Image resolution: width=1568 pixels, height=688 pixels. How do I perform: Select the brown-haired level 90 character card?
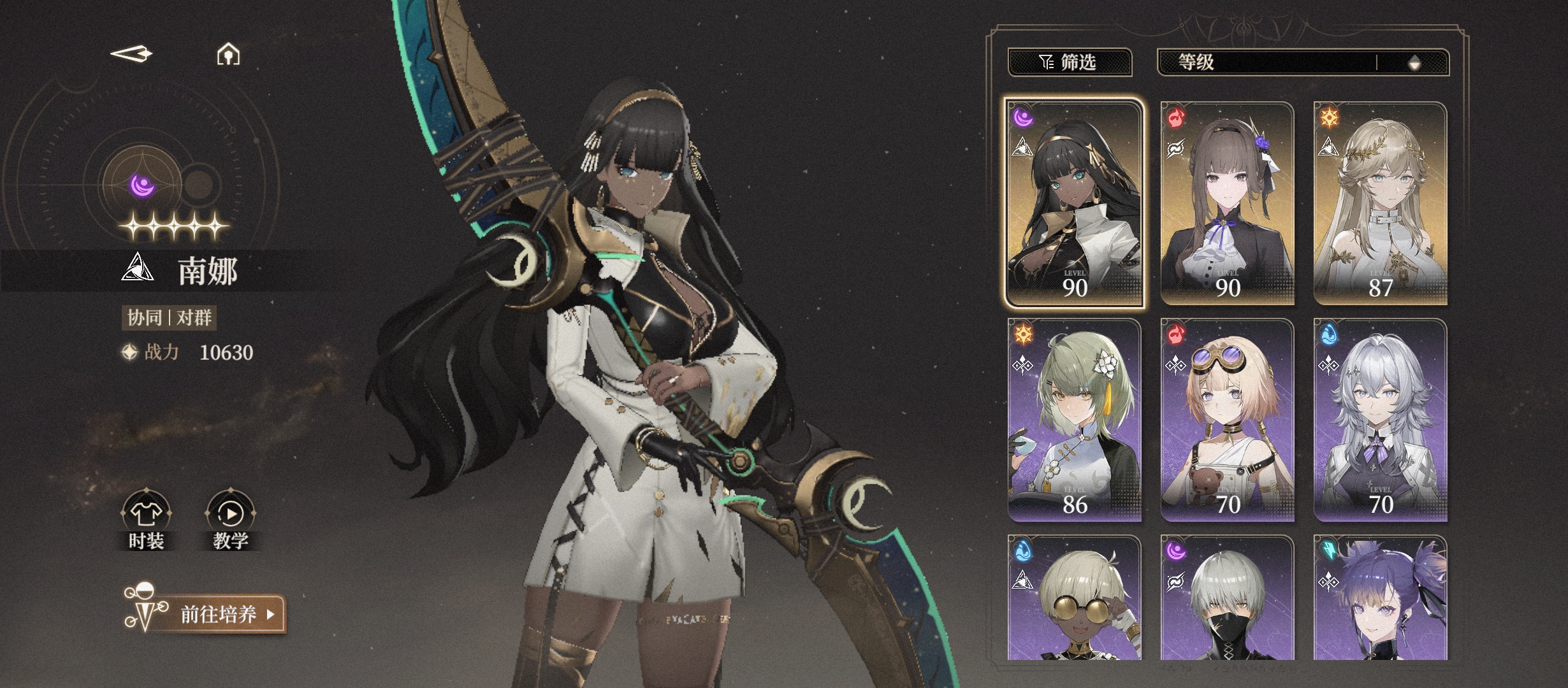point(1227,203)
